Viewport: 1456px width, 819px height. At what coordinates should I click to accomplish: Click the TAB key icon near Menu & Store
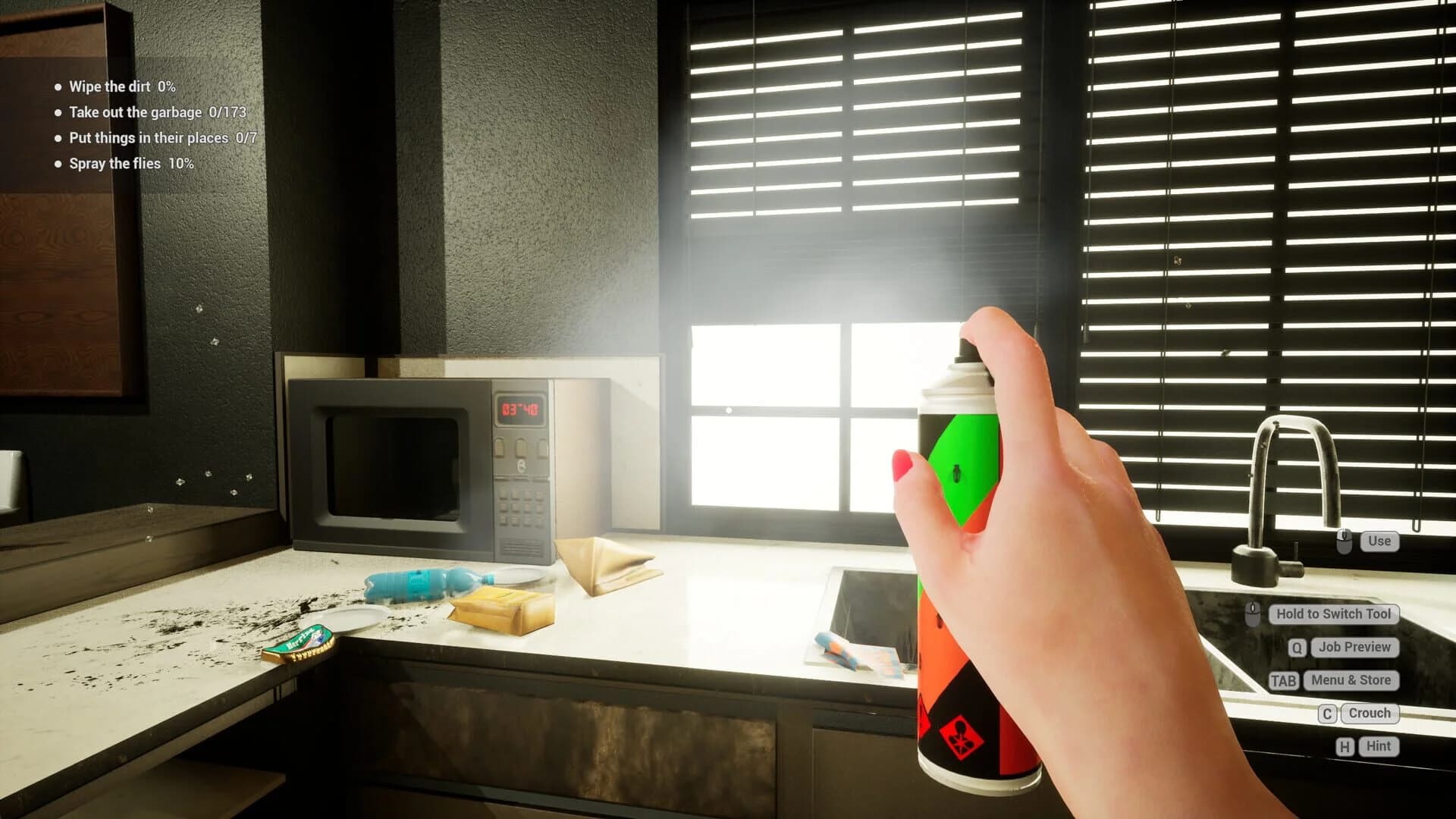[1285, 680]
